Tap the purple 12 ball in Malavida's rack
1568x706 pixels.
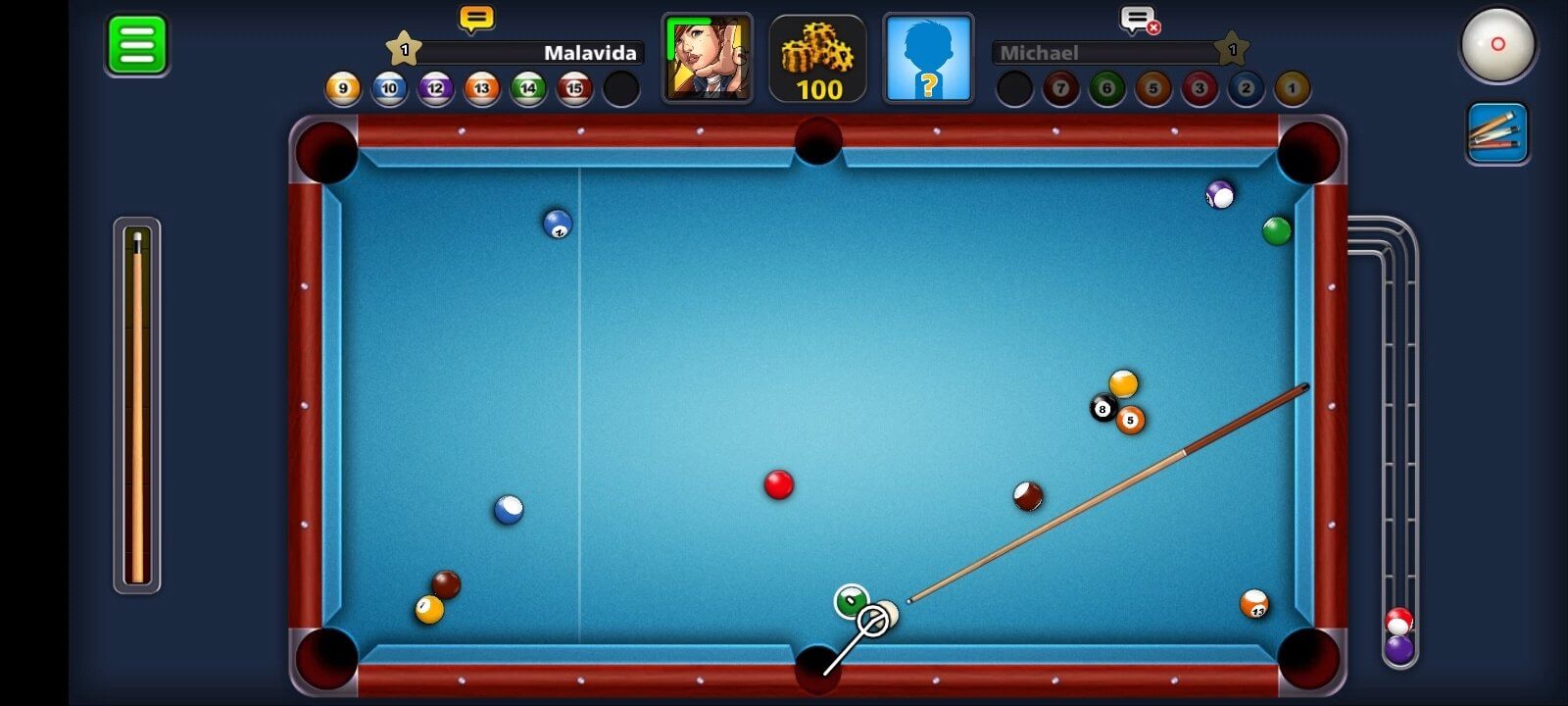point(435,88)
